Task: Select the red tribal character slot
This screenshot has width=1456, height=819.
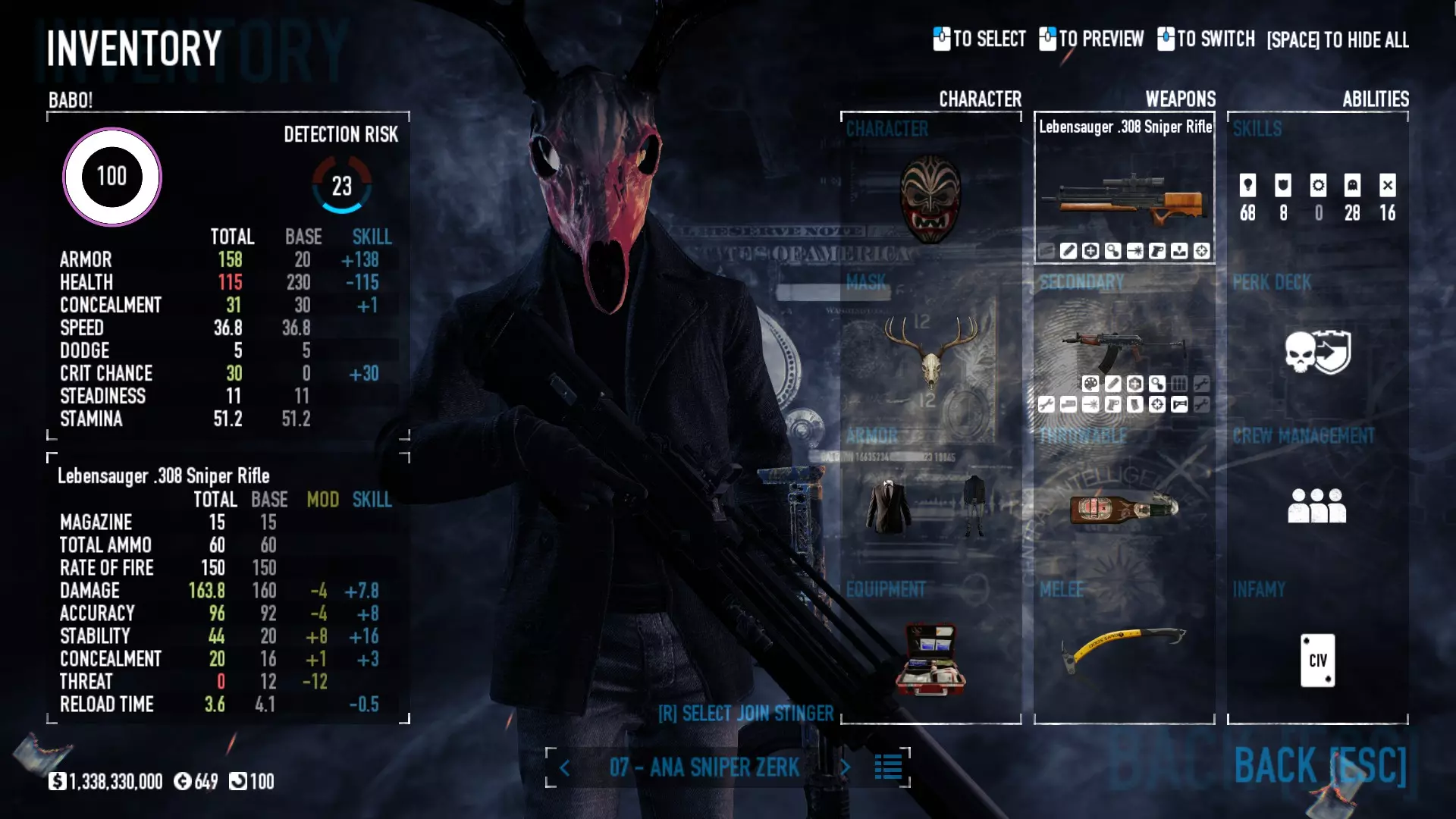Action: [x=930, y=197]
